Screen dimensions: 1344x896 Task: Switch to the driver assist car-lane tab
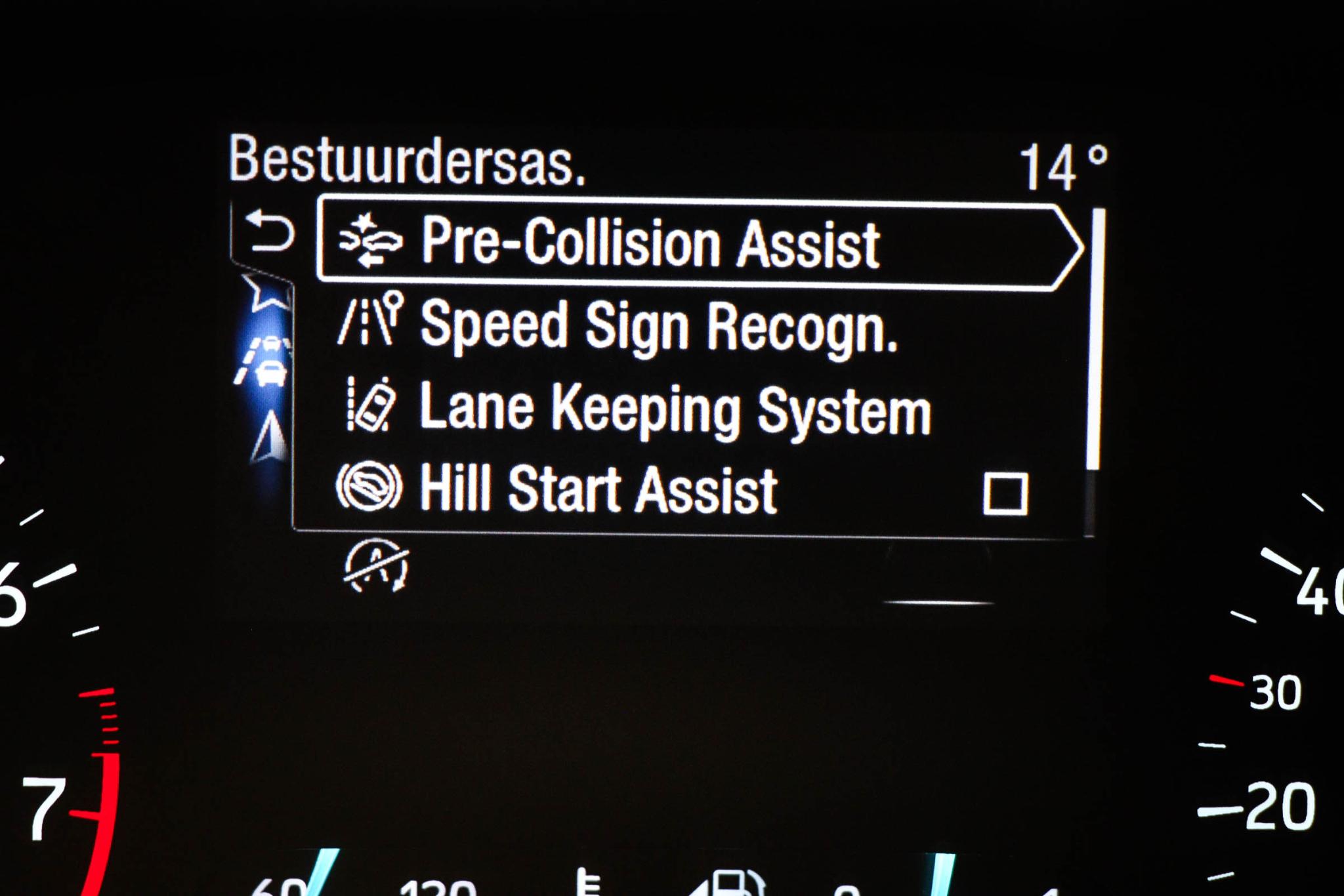(x=265, y=363)
